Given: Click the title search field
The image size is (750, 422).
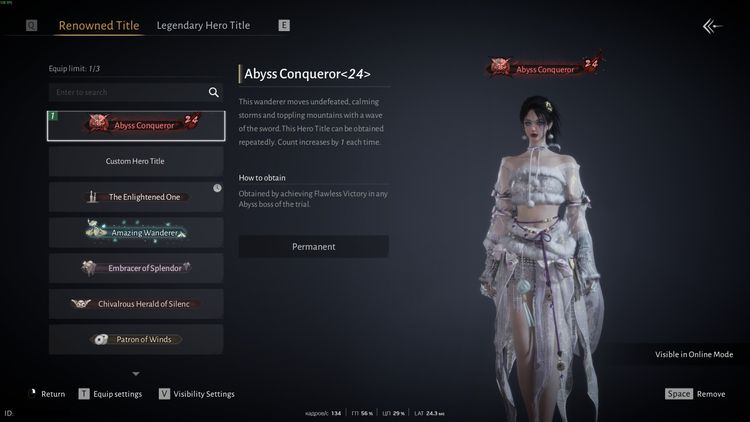Looking at the screenshot, I should [125, 92].
